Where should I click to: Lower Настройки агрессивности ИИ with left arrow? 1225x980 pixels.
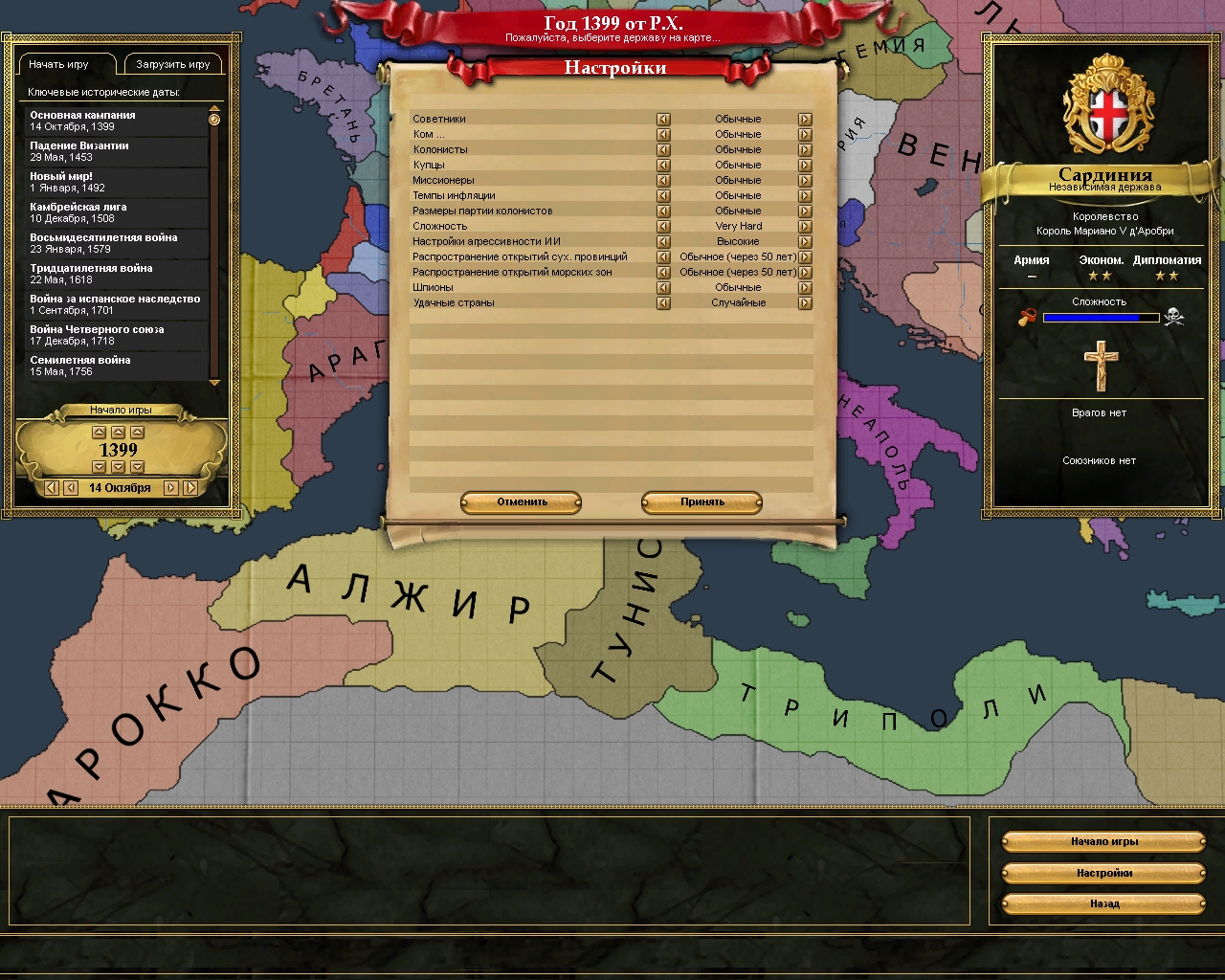[663, 242]
